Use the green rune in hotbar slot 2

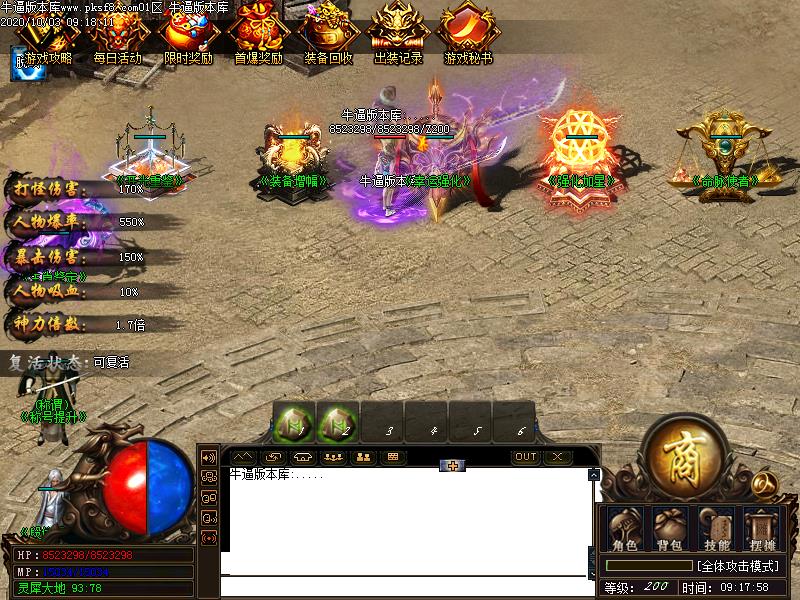pos(338,423)
